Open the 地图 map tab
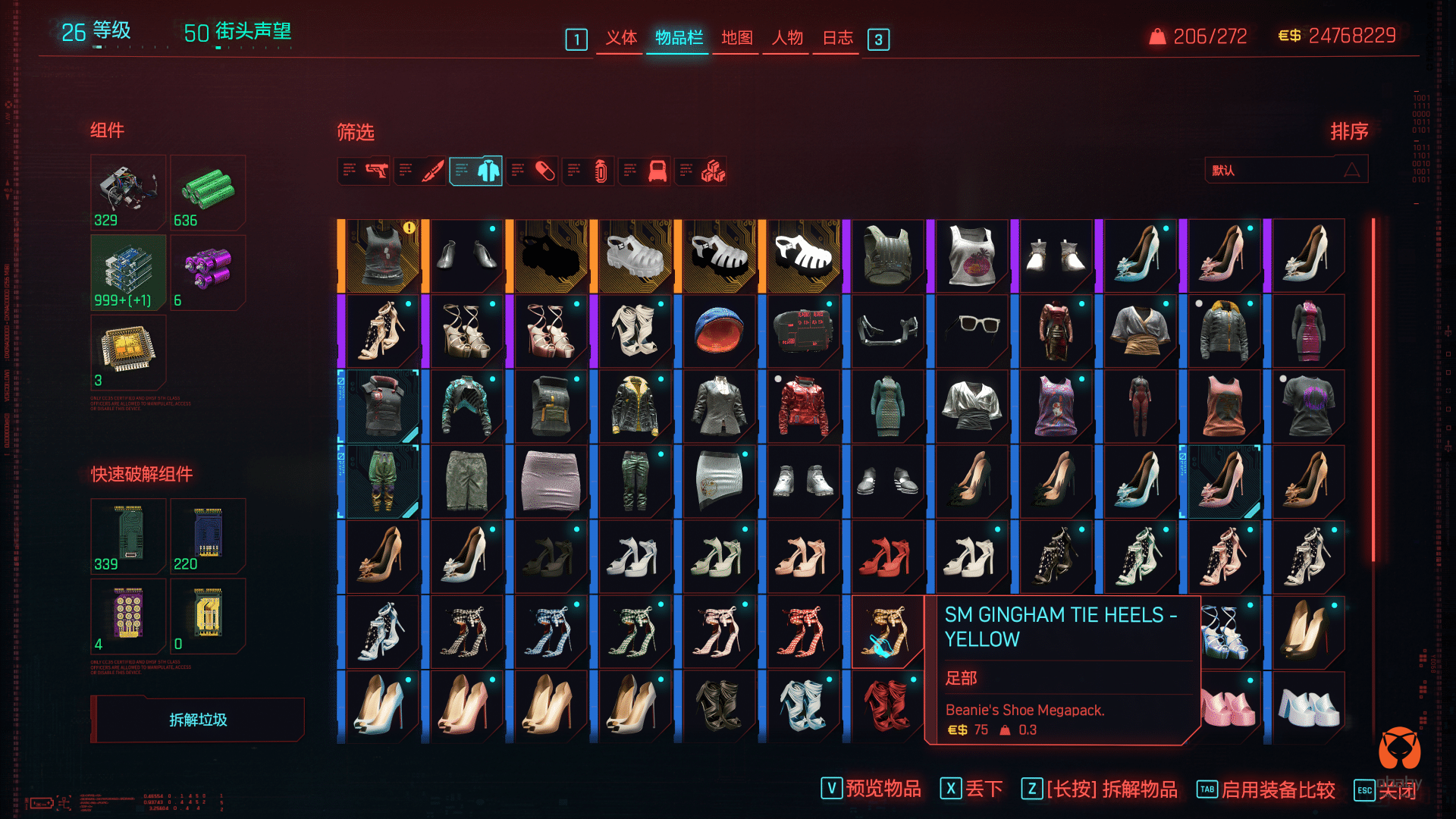The width and height of the screenshot is (1456, 819). click(736, 38)
